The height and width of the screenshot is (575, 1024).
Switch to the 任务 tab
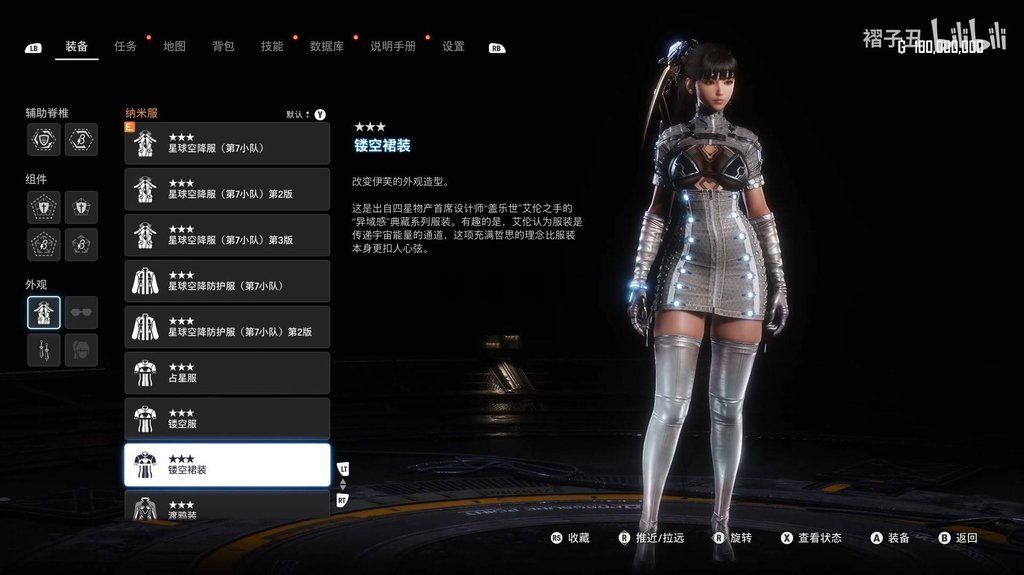125,46
